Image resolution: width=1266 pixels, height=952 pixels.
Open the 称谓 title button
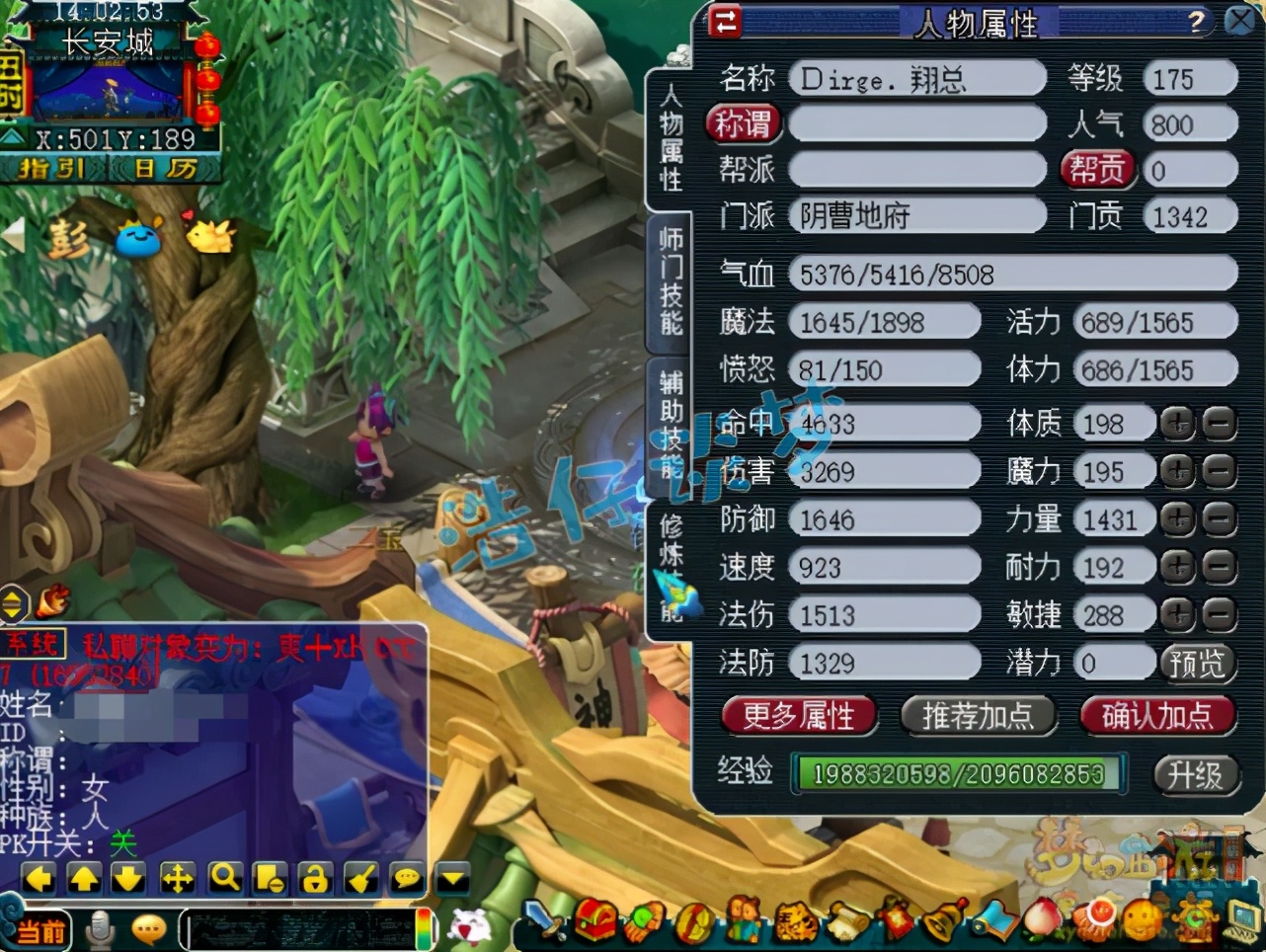click(x=743, y=124)
